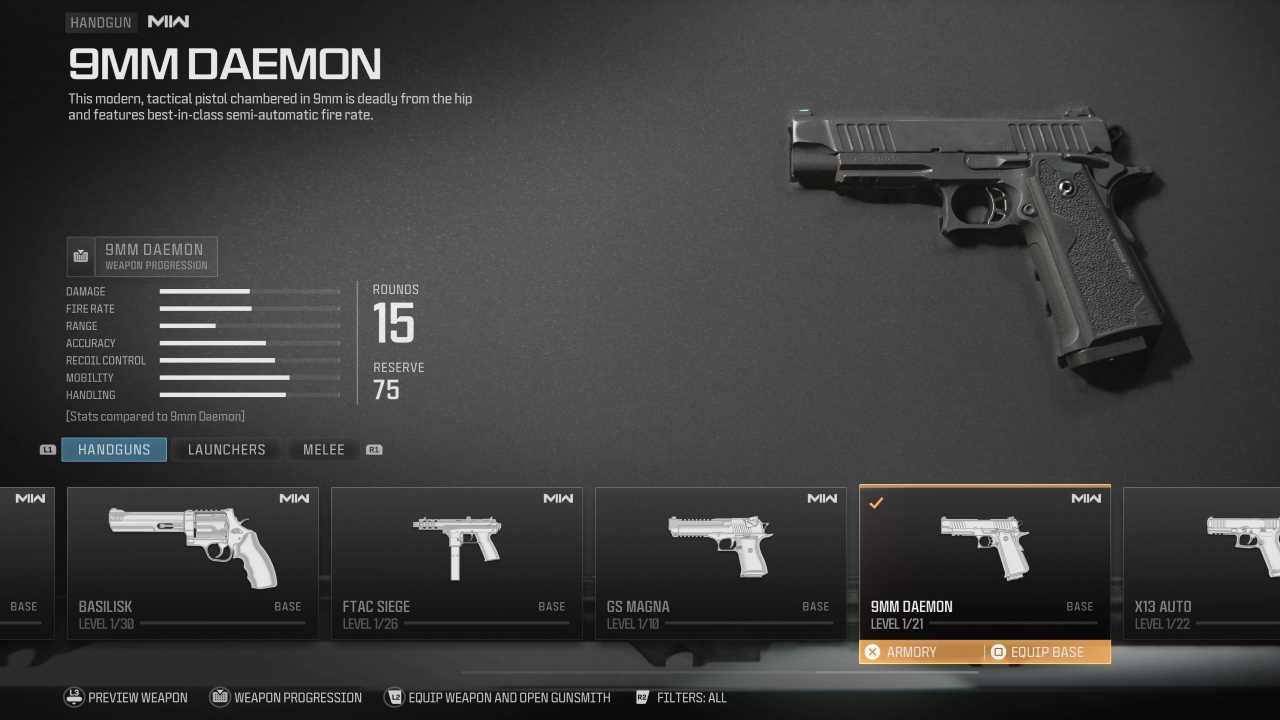Click Equip Base for the Daemon
The width and height of the screenshot is (1280, 720).
pos(1046,652)
